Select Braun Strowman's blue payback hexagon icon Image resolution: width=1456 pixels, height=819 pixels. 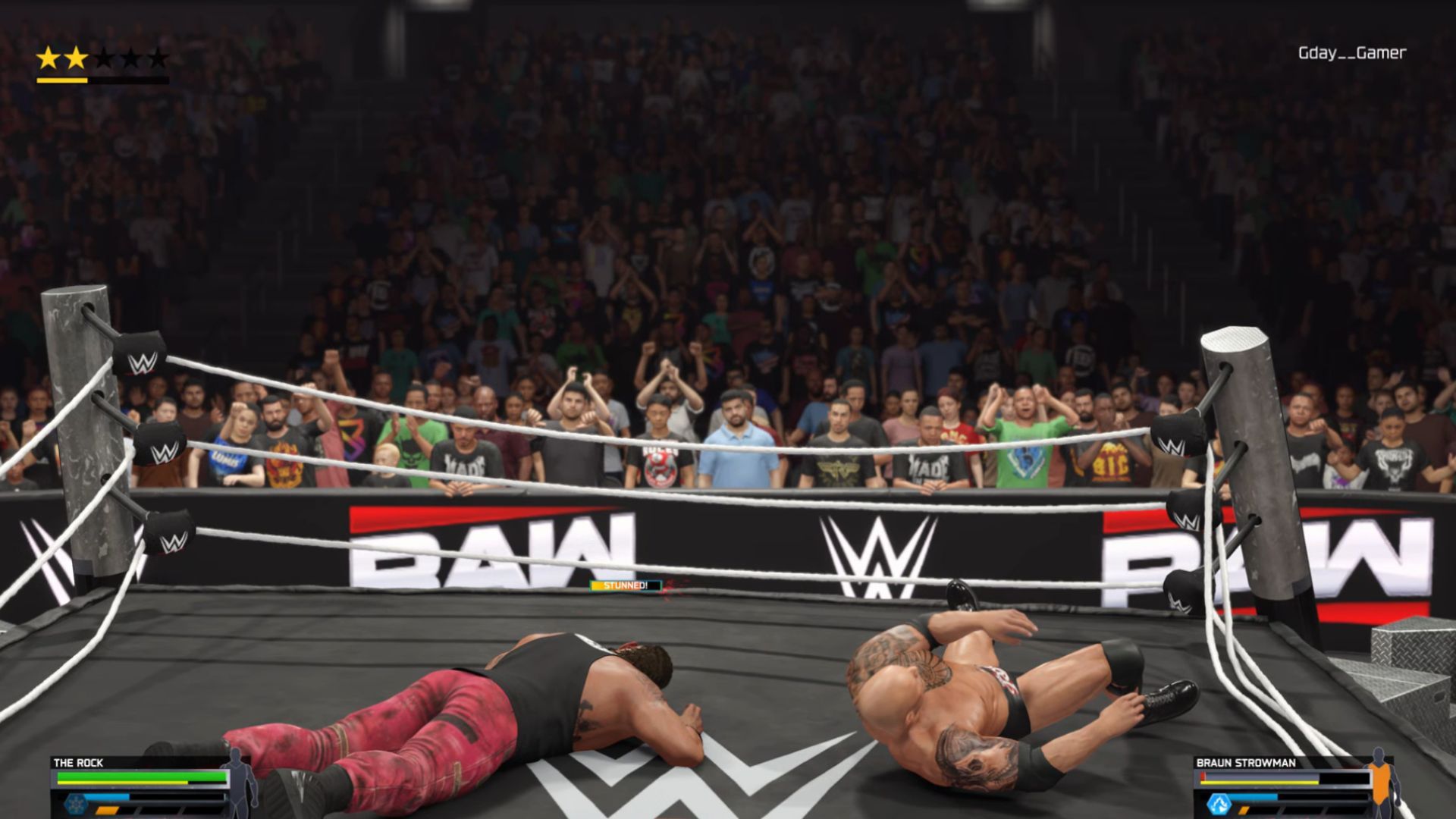point(1219,805)
